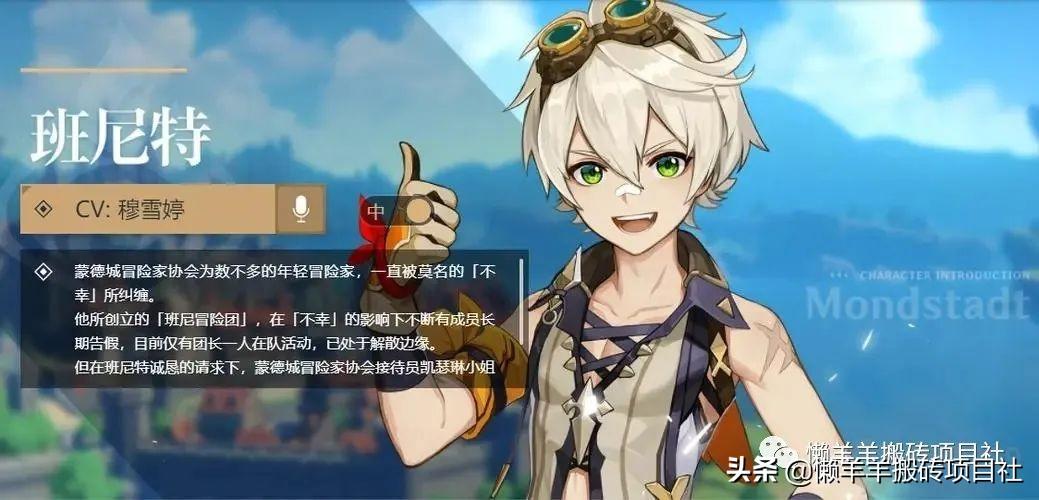Toggle the 中 voice language switch

tap(396, 211)
